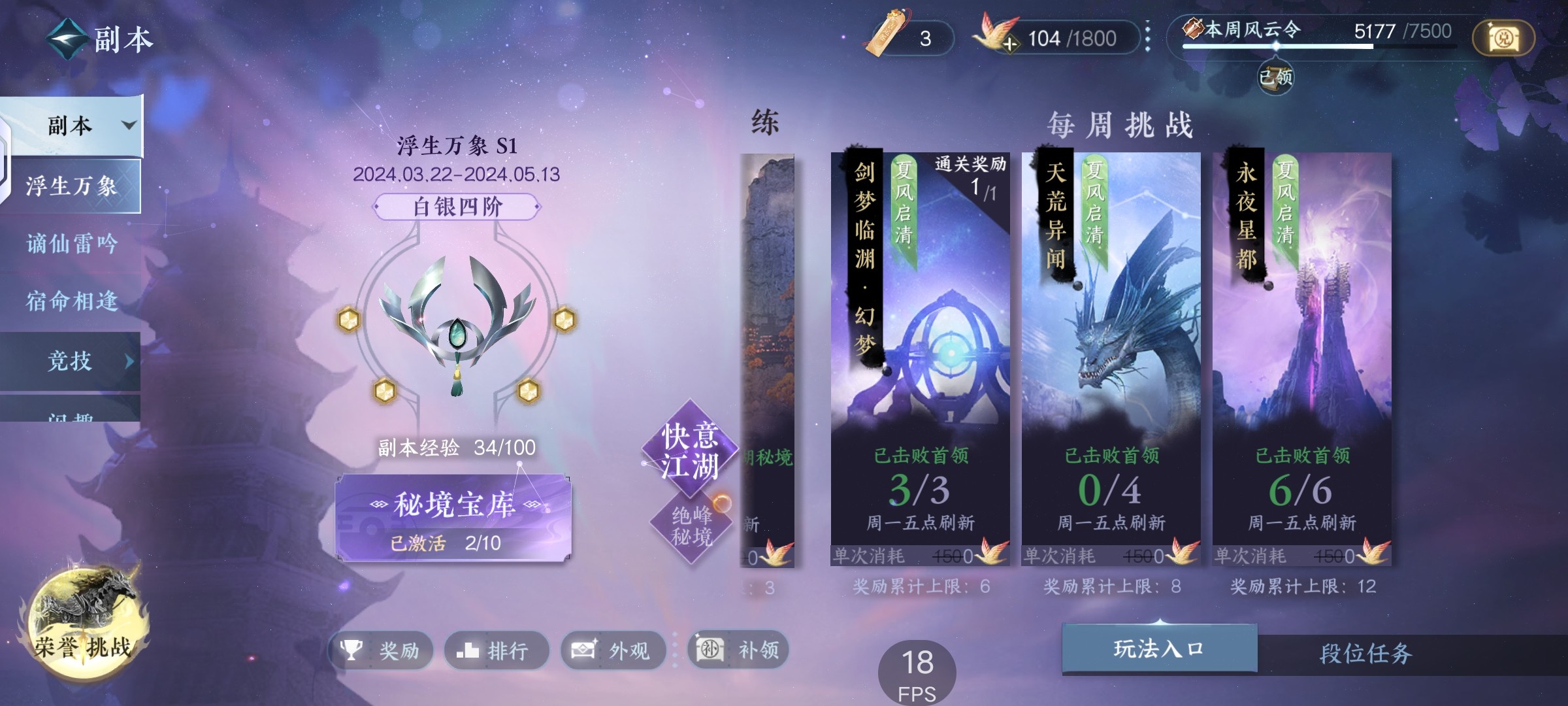This screenshot has height=706, width=1568.
Task: Select the 谪仙雷吟 sidebar tab
Action: (72, 243)
